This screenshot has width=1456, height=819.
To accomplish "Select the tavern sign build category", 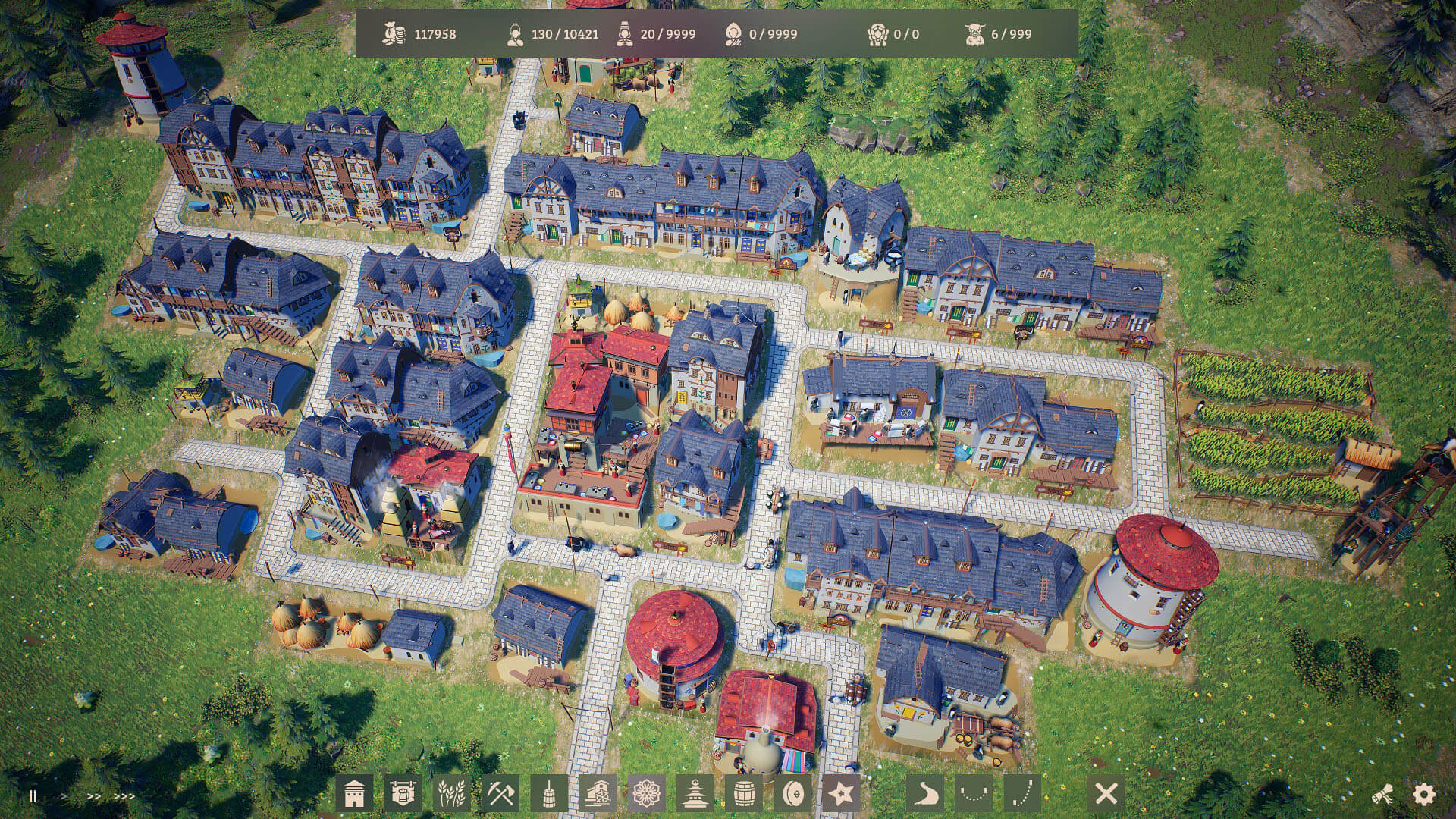I will click(403, 794).
